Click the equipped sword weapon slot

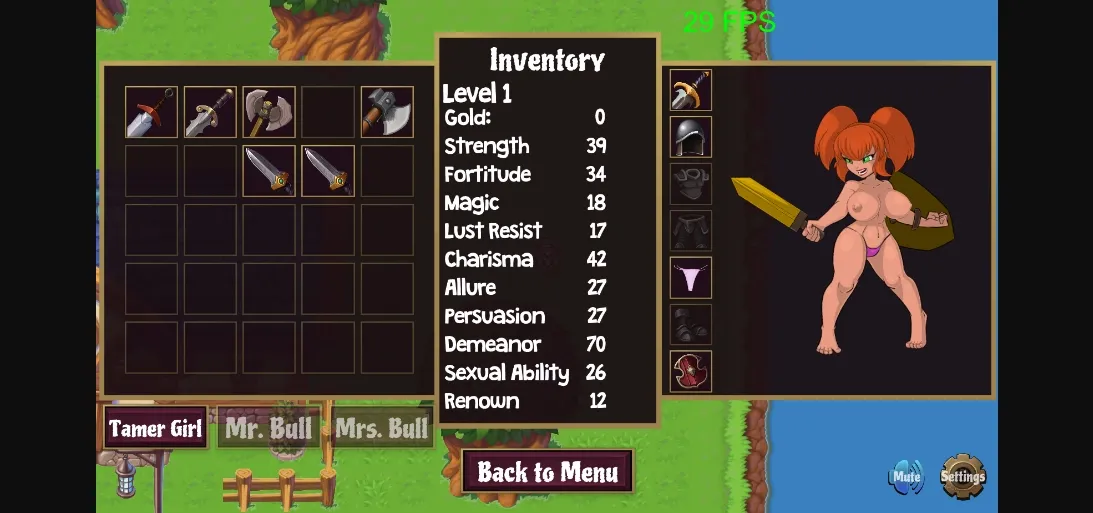click(x=691, y=91)
